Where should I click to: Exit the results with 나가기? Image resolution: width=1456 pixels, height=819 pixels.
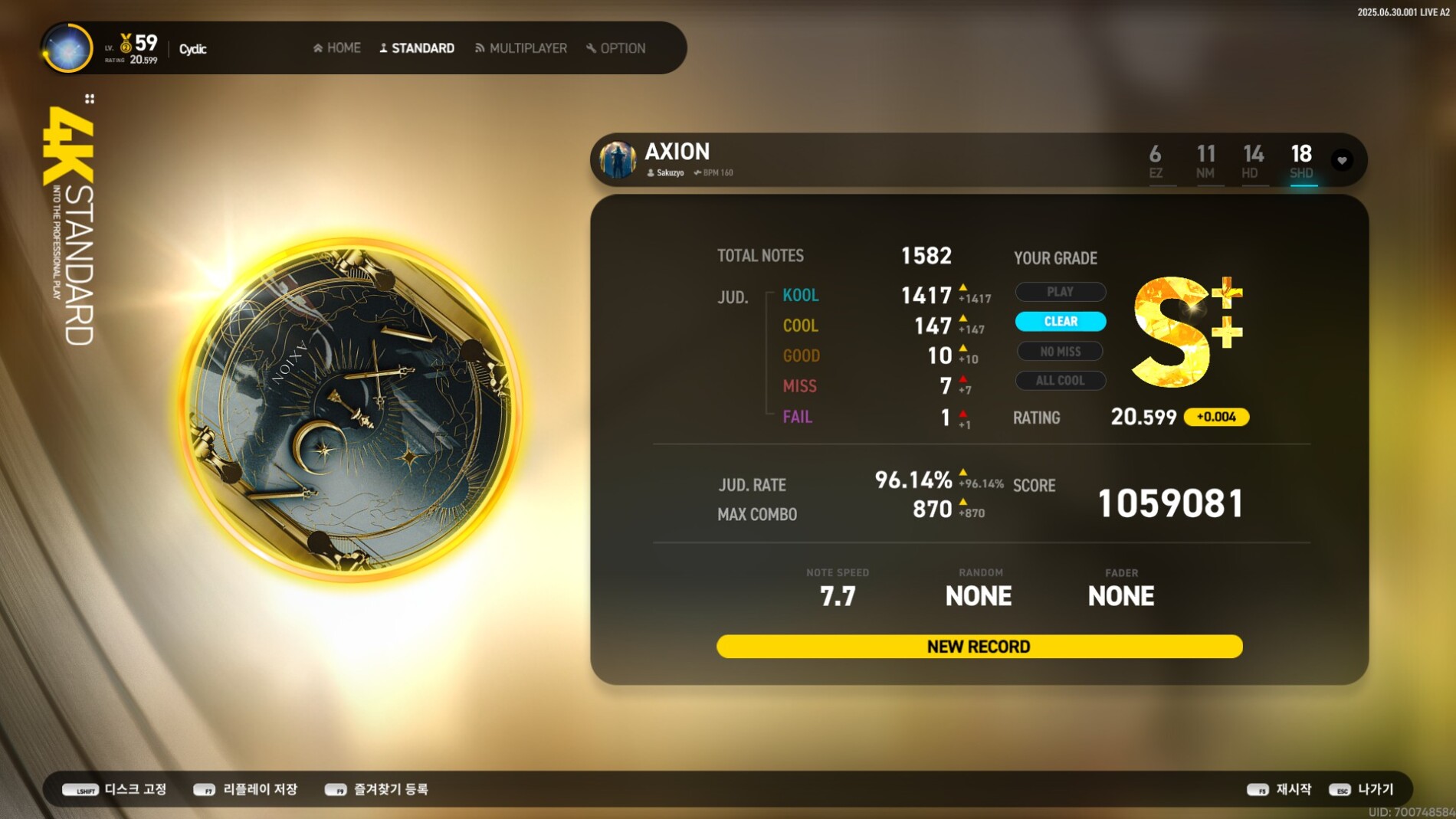[x=1362, y=789]
